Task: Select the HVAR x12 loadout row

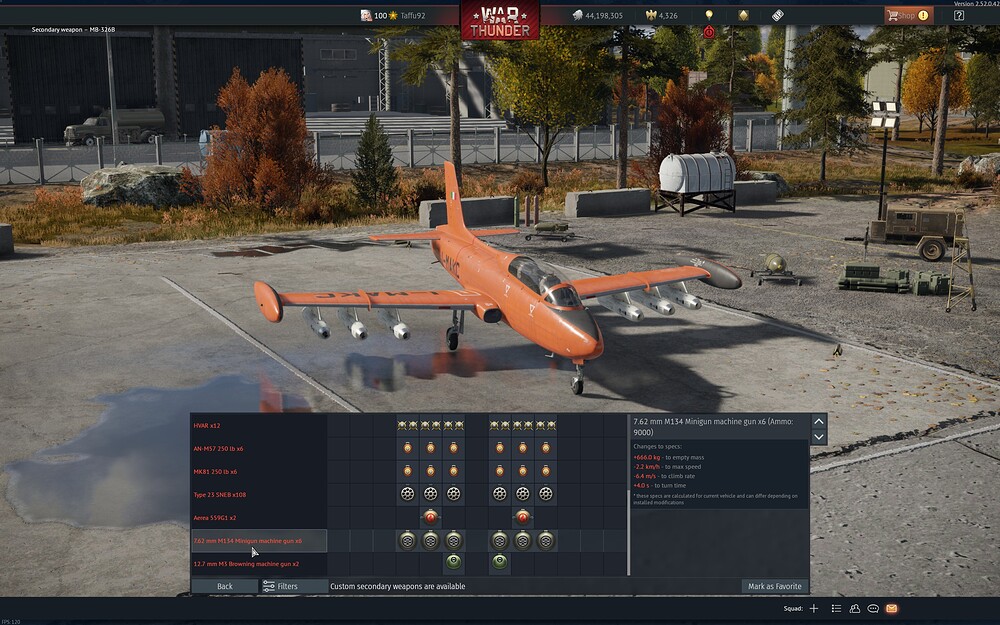Action: coord(207,426)
